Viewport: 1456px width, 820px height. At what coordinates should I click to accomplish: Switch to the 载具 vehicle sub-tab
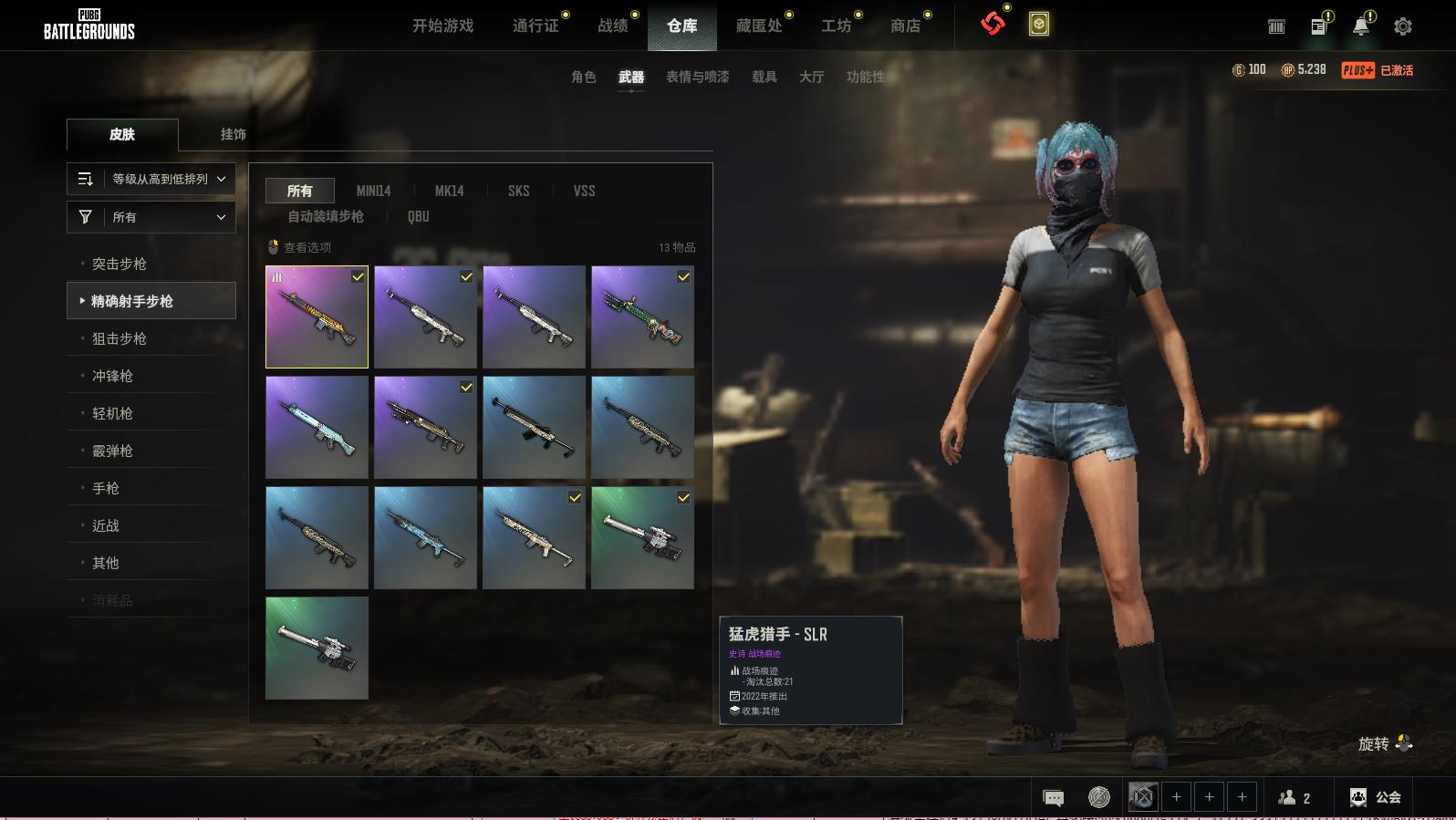pyautogui.click(x=764, y=77)
